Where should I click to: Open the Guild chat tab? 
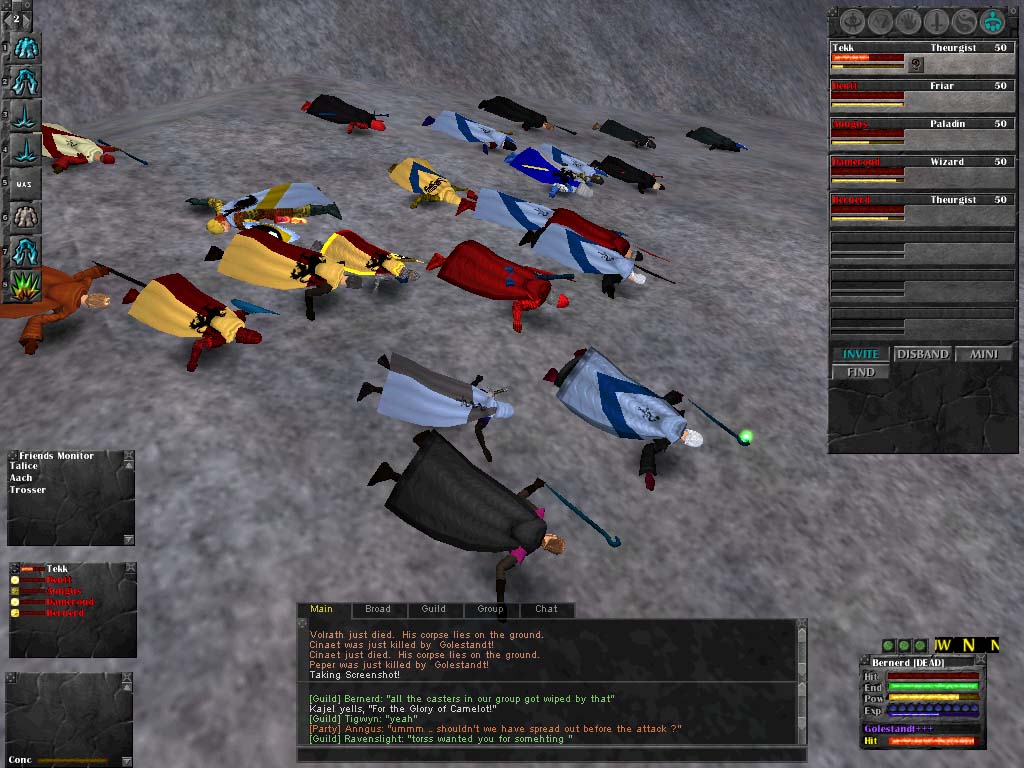[x=434, y=609]
